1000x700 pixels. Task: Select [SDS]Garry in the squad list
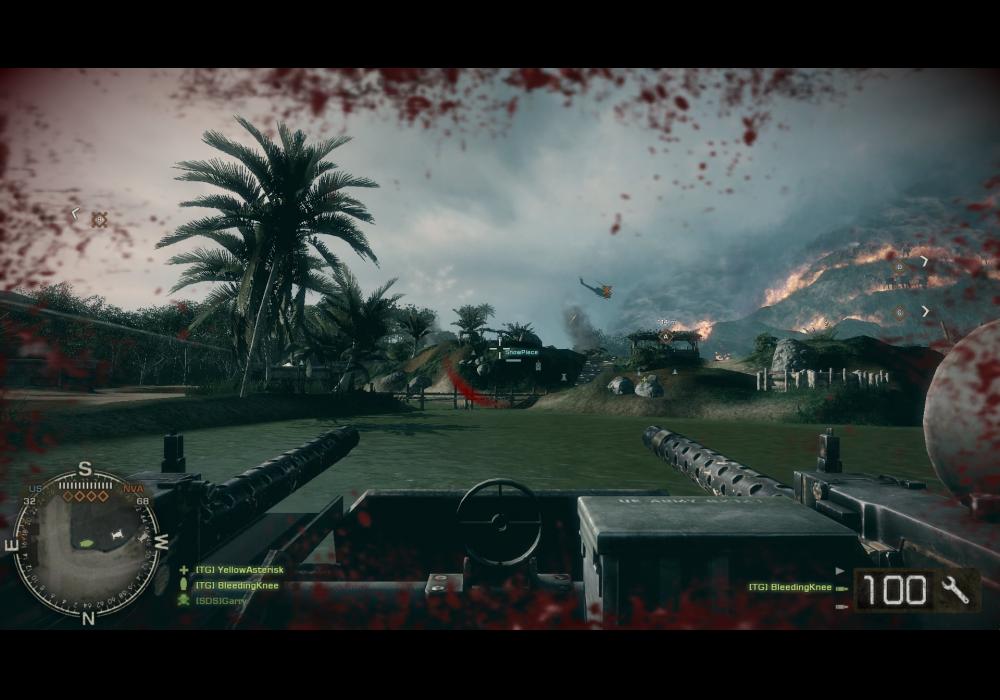coord(221,600)
